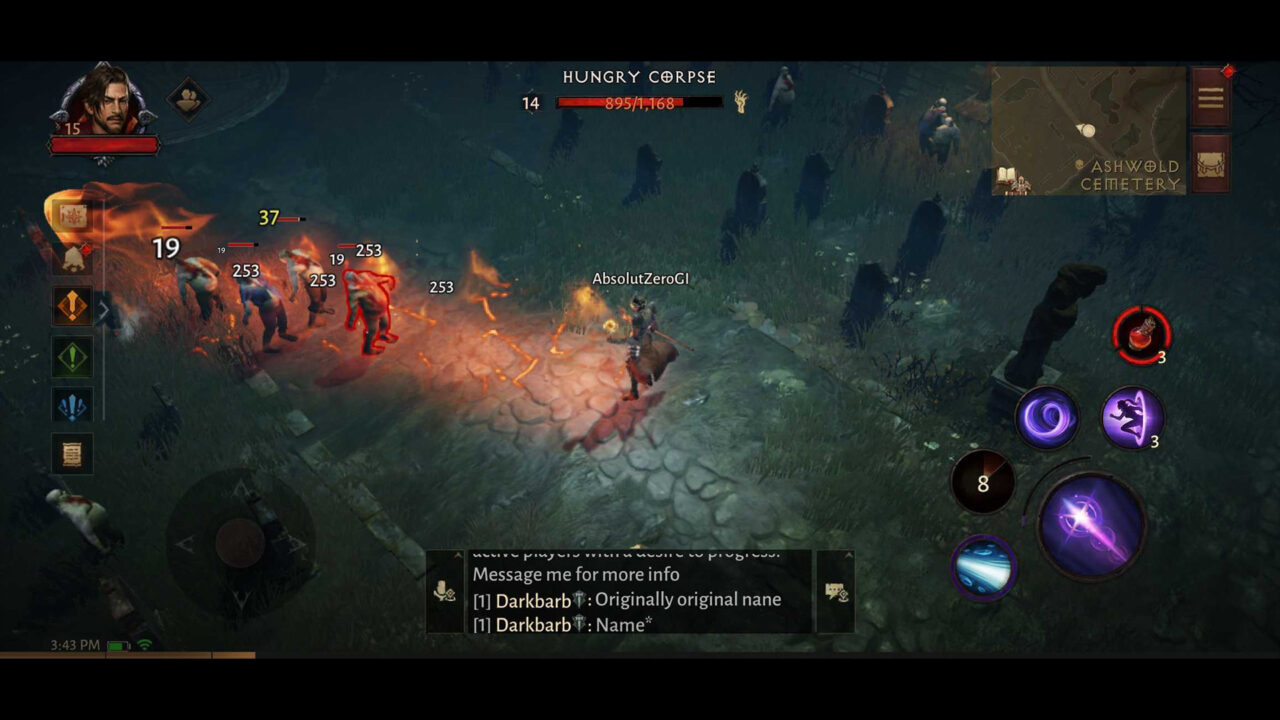This screenshot has height=720, width=1280.
Task: Tap the skill on 8-second cooldown
Action: (983, 483)
